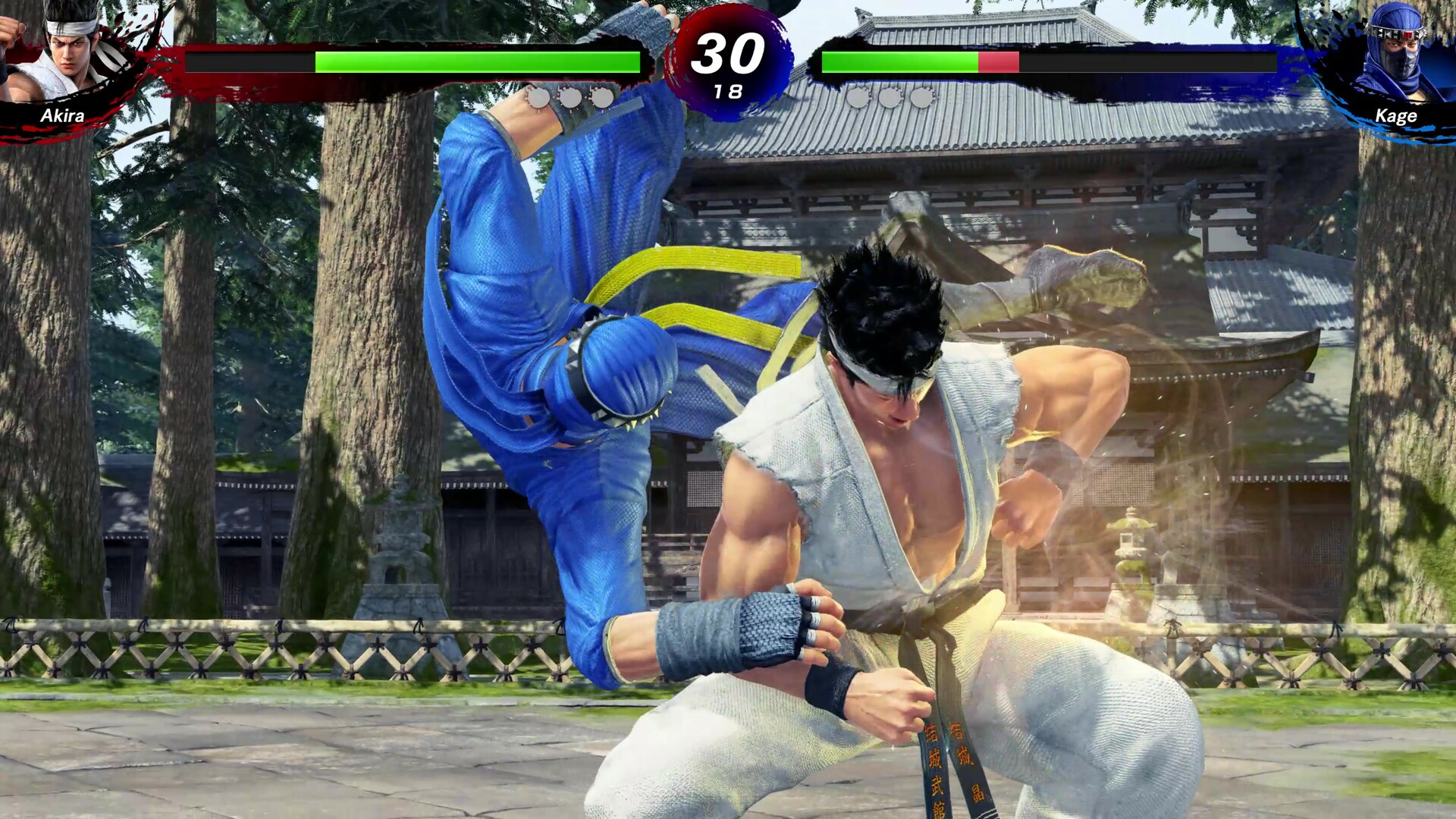
Task: Click the middle round indicator dot under Kage's bar
Action: pyautogui.click(x=889, y=97)
